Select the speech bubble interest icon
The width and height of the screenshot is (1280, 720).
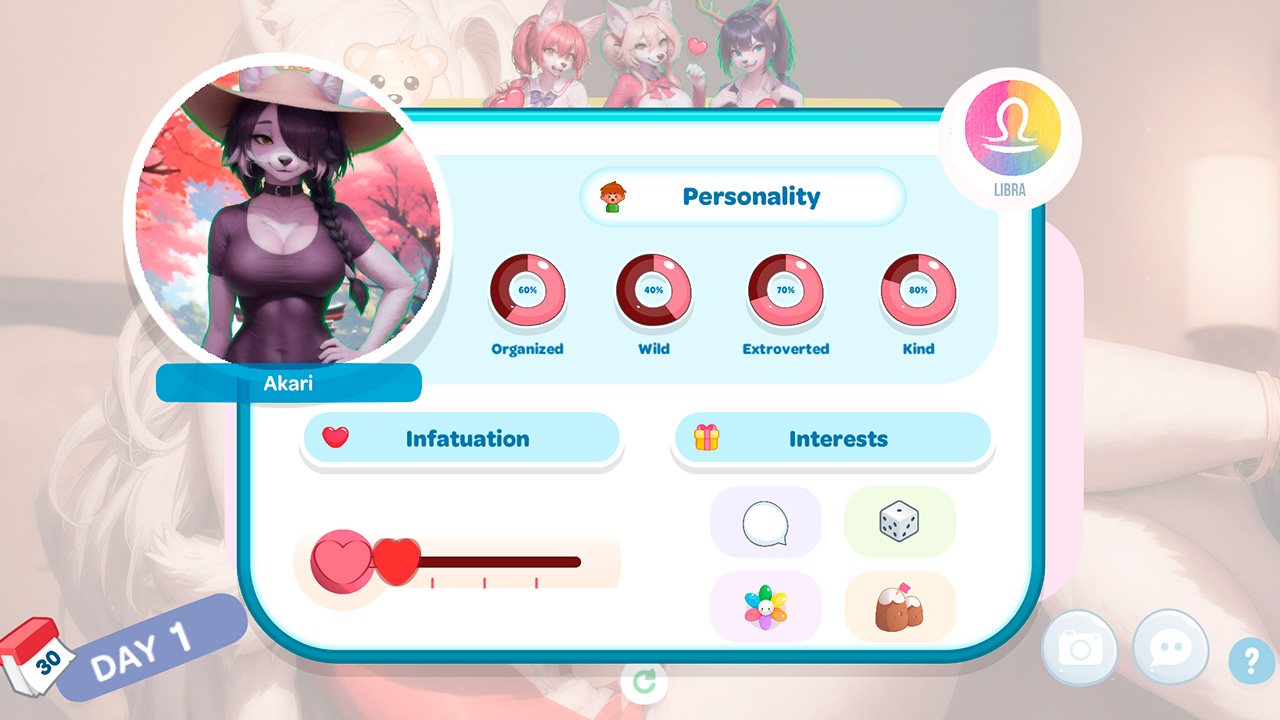pyautogui.click(x=766, y=521)
